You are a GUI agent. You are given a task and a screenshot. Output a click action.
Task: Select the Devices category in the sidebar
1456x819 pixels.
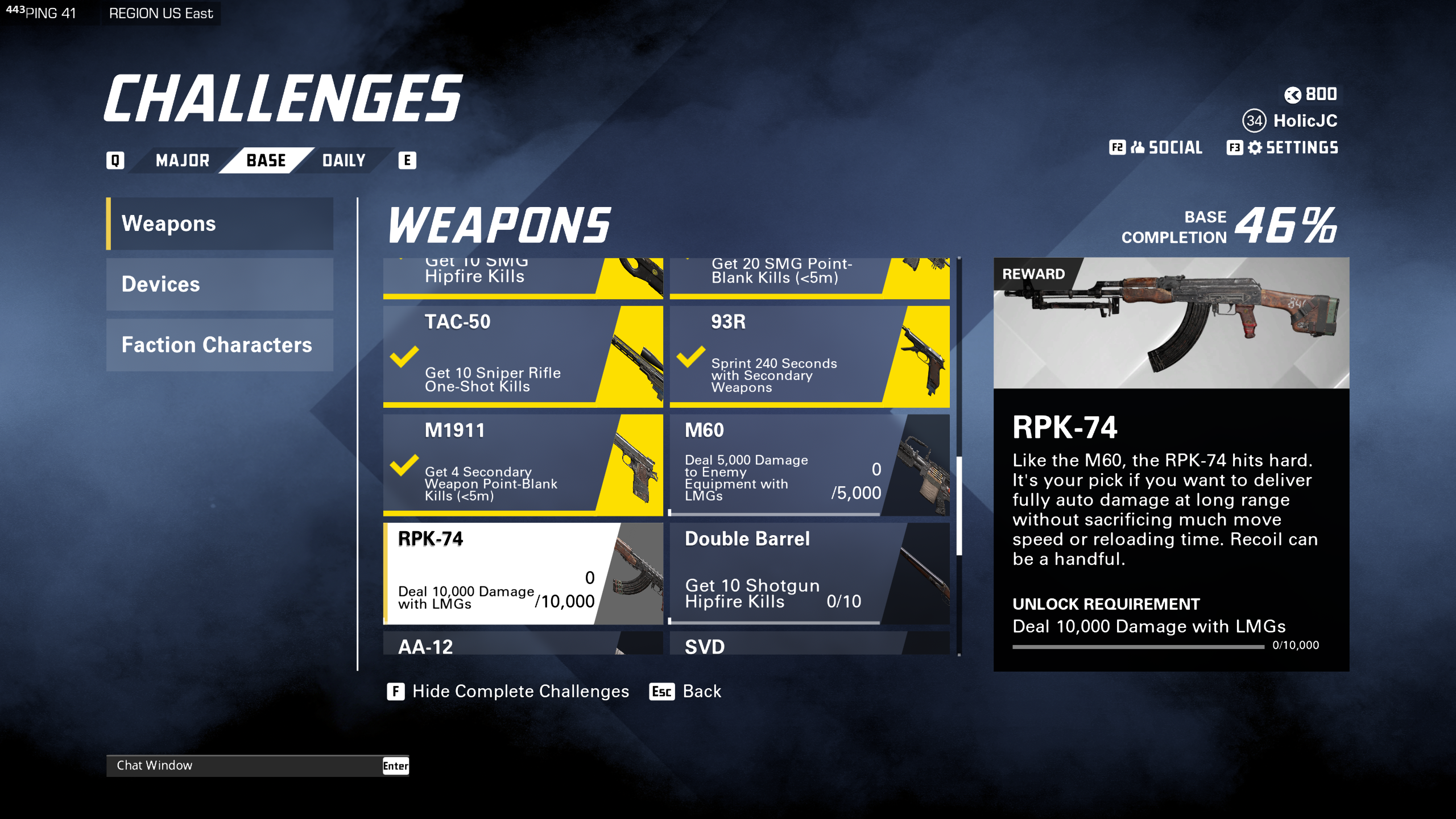tap(219, 284)
